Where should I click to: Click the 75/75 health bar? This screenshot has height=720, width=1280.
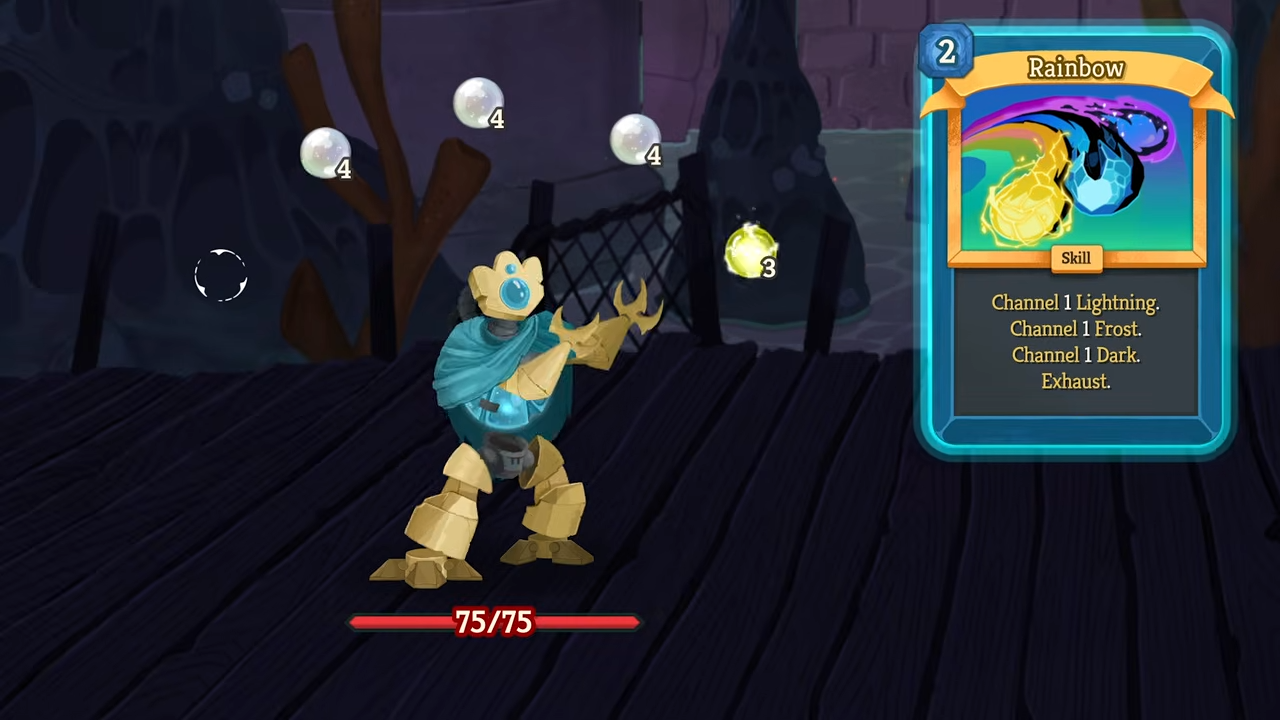[x=494, y=622]
